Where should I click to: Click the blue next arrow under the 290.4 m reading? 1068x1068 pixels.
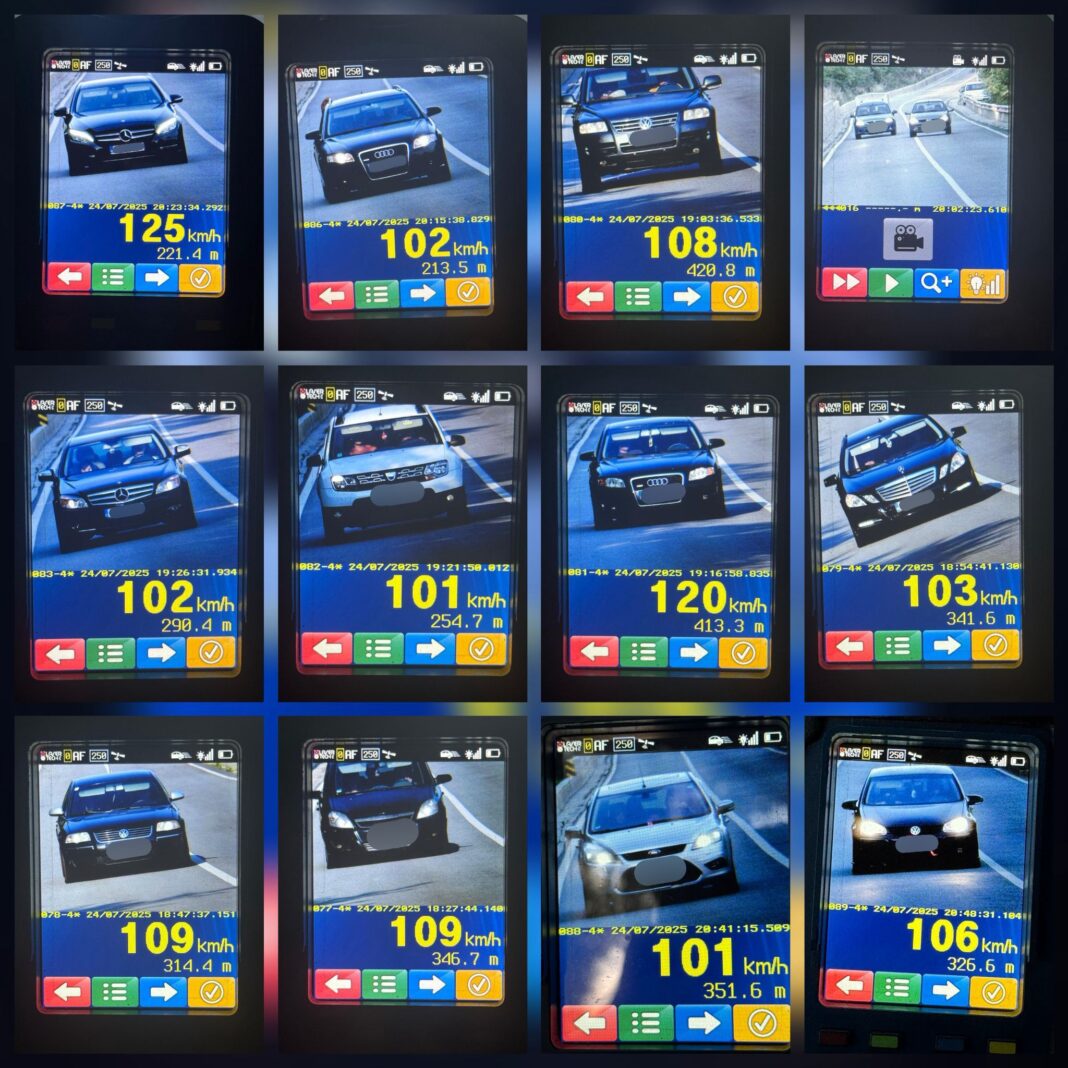(160, 653)
